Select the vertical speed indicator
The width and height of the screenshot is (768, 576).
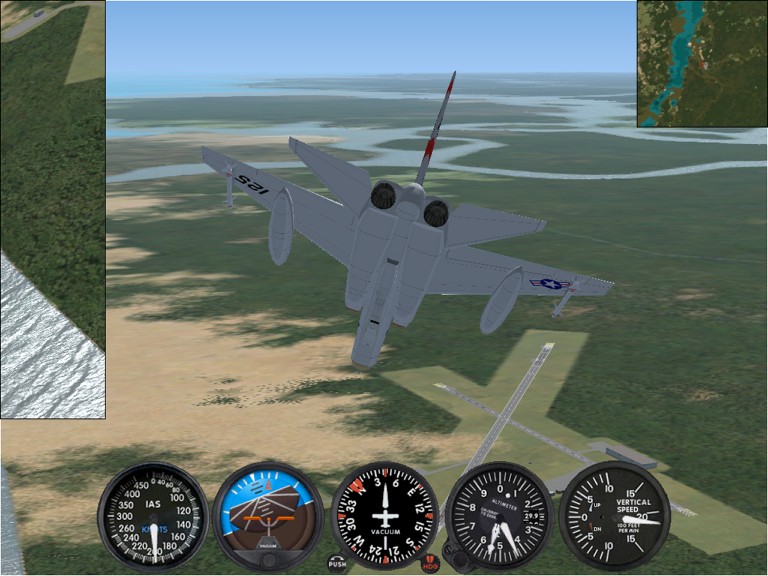[613, 514]
